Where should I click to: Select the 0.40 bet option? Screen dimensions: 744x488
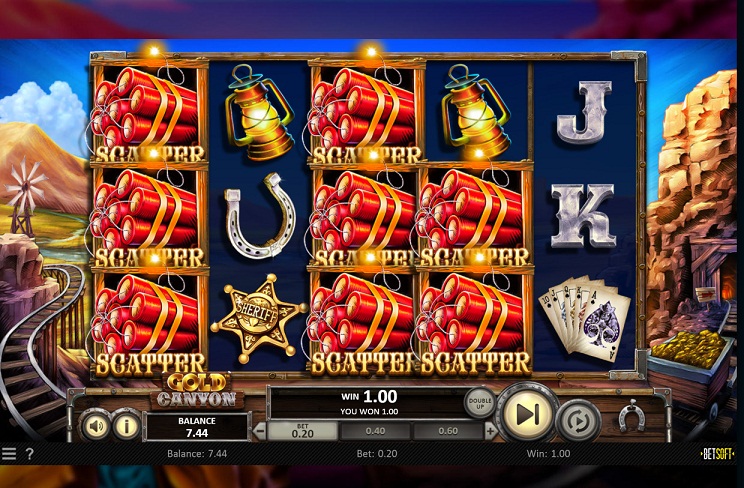pyautogui.click(x=376, y=431)
